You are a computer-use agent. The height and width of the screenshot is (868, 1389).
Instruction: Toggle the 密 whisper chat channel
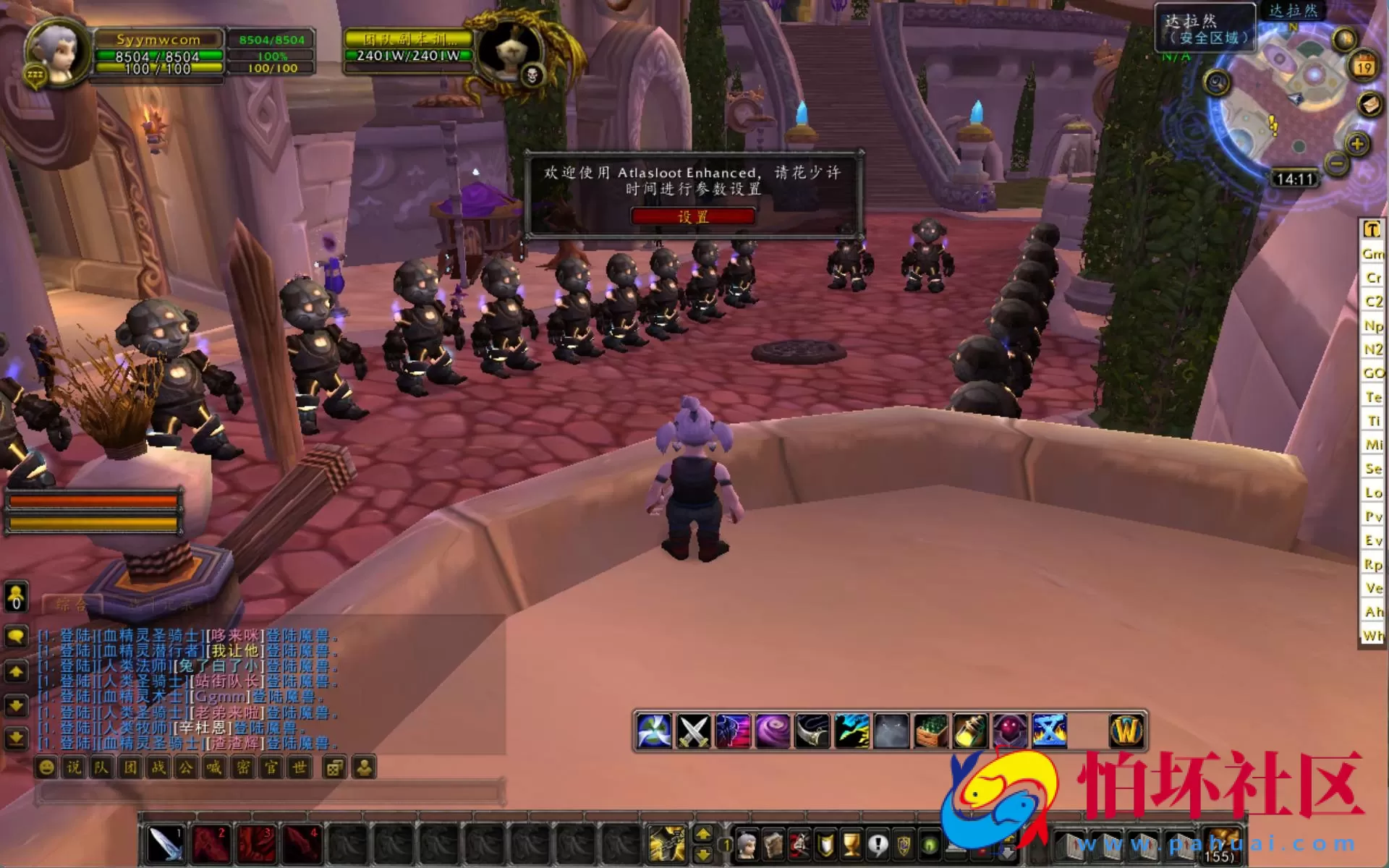pos(243,768)
